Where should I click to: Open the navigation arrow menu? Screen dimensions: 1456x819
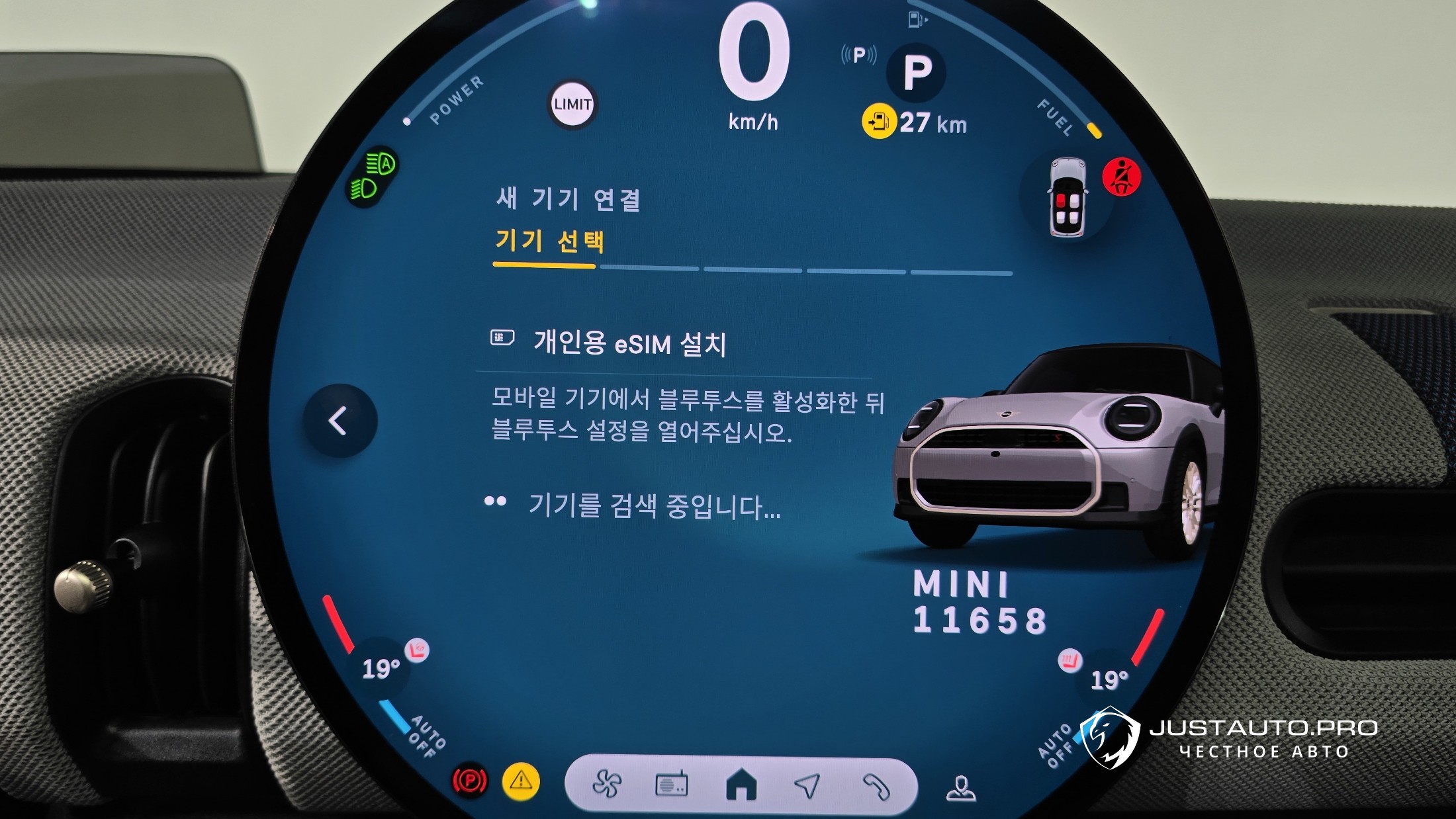[x=807, y=785]
